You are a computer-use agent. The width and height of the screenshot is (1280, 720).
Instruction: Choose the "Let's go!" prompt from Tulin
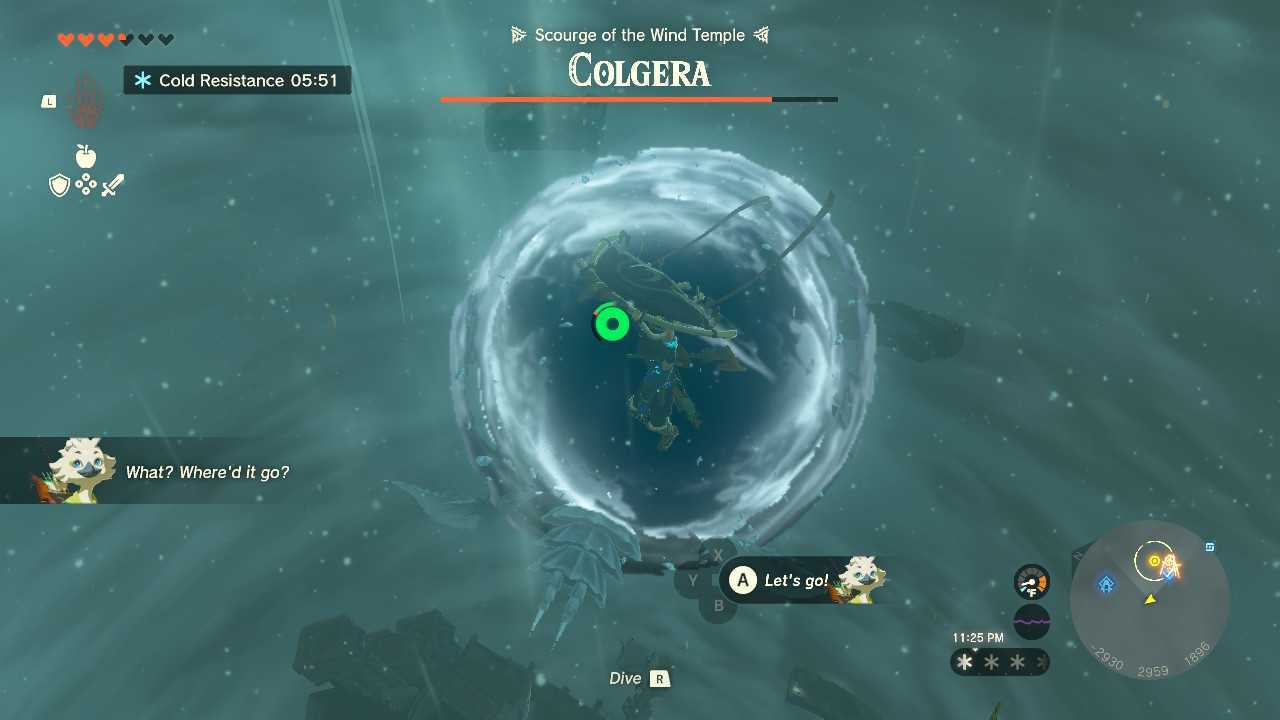point(795,580)
